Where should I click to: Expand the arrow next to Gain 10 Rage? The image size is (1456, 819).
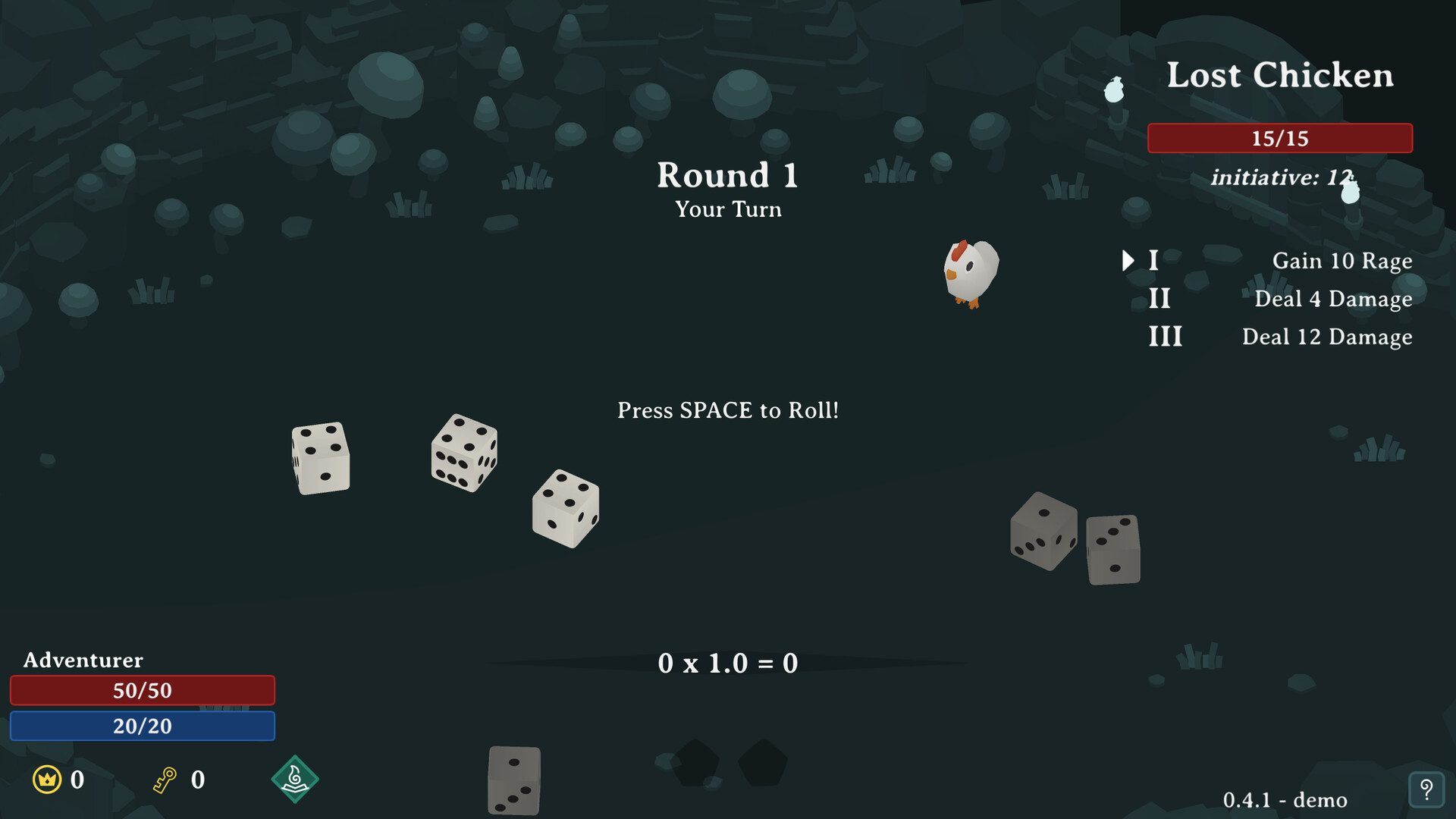1128,260
